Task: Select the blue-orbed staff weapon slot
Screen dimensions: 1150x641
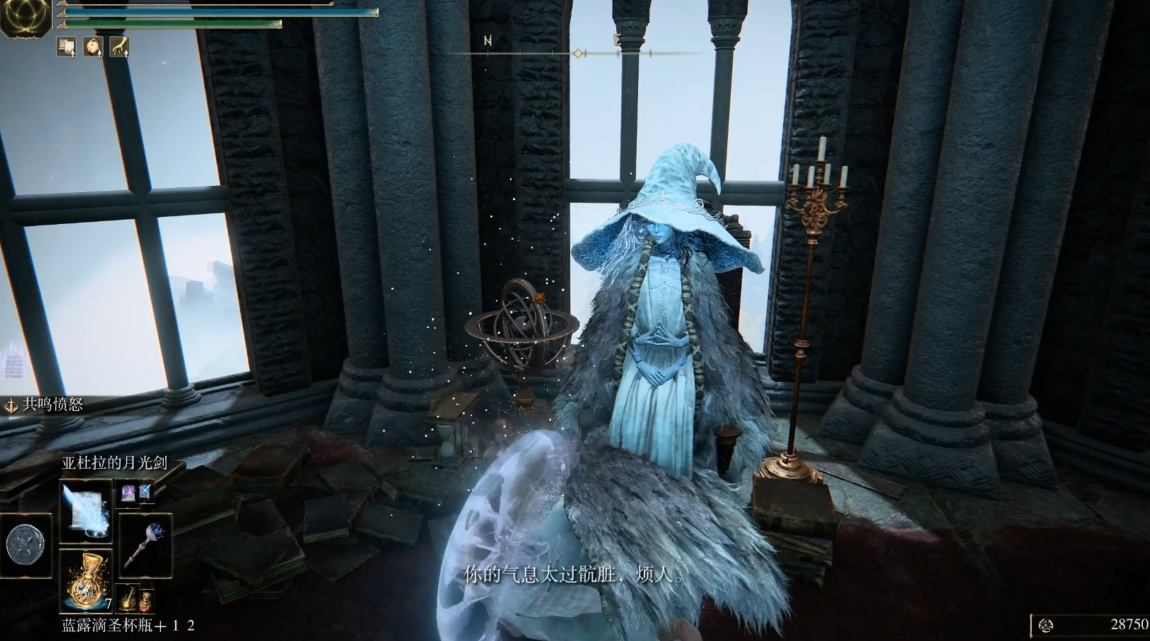Action: point(145,545)
